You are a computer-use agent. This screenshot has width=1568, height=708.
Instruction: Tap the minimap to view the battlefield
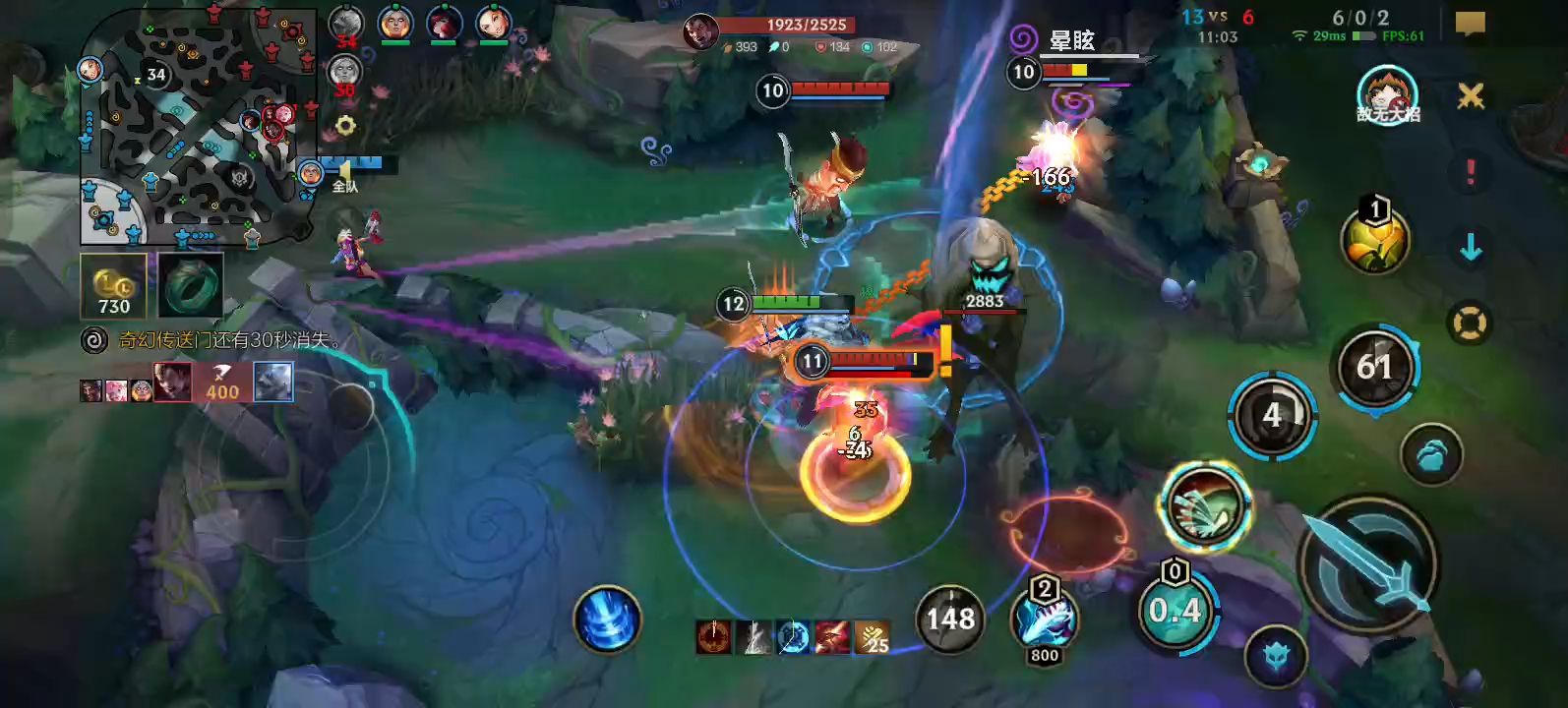point(197,126)
